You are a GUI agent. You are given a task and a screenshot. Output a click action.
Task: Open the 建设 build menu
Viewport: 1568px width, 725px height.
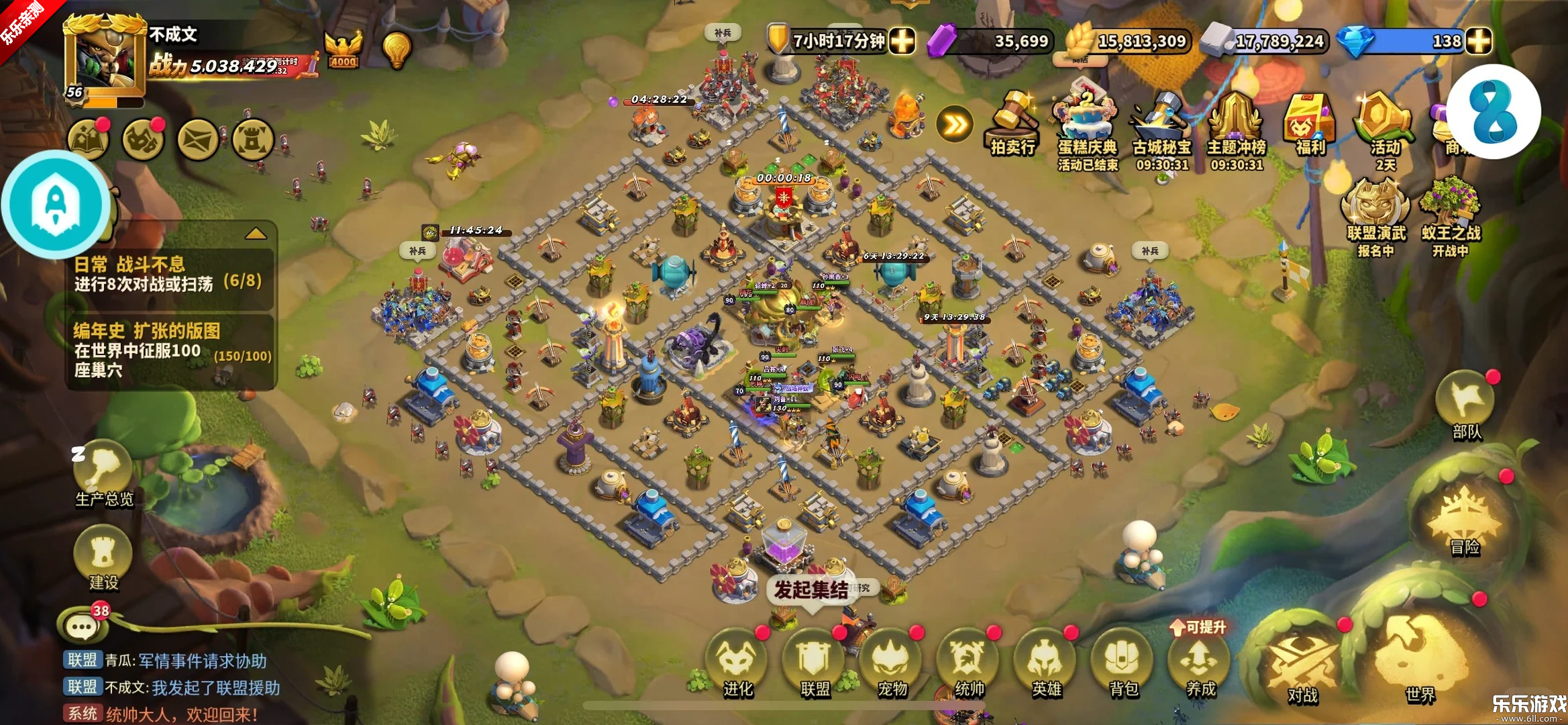pyautogui.click(x=103, y=557)
